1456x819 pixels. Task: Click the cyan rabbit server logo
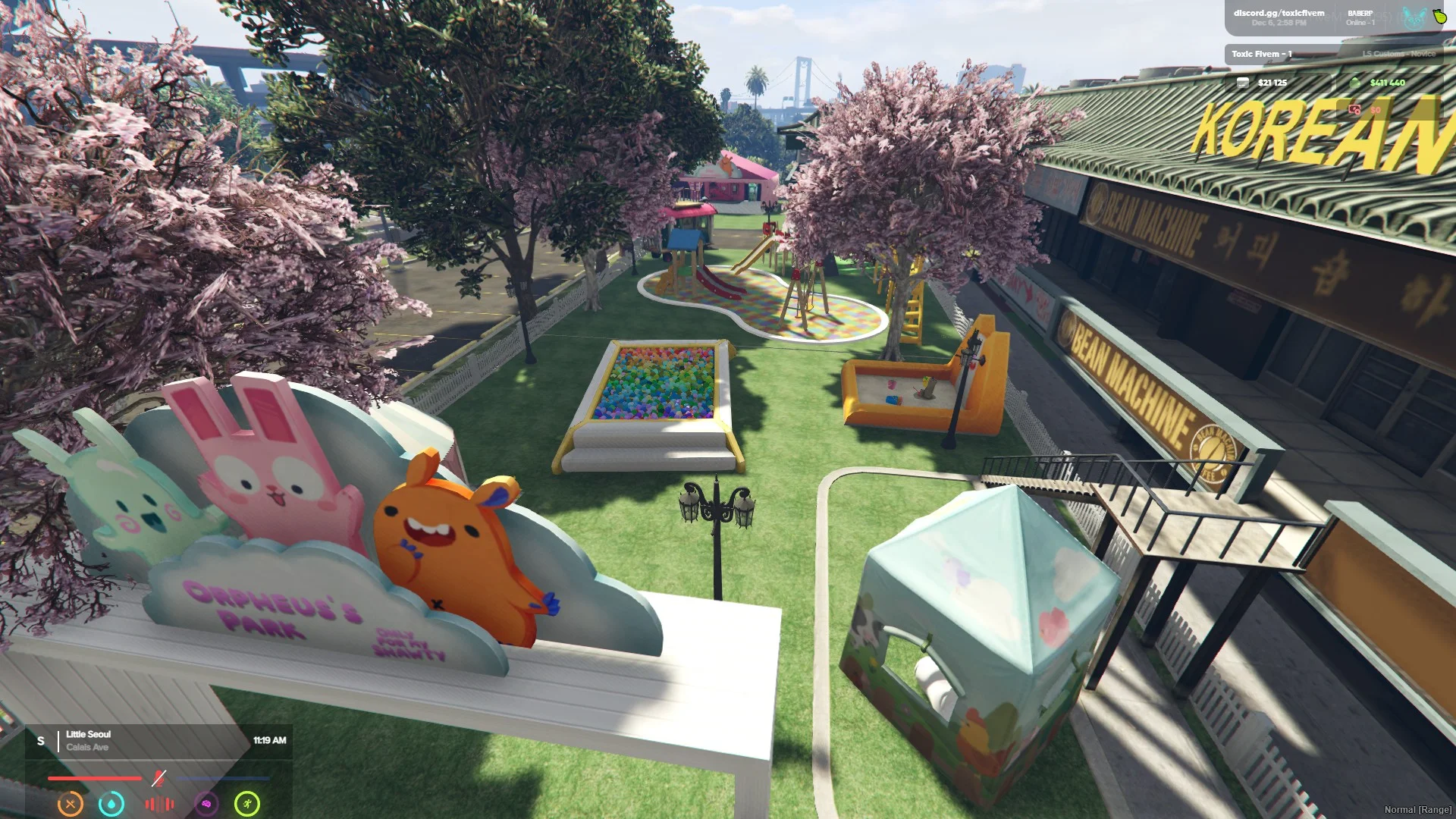[1414, 18]
